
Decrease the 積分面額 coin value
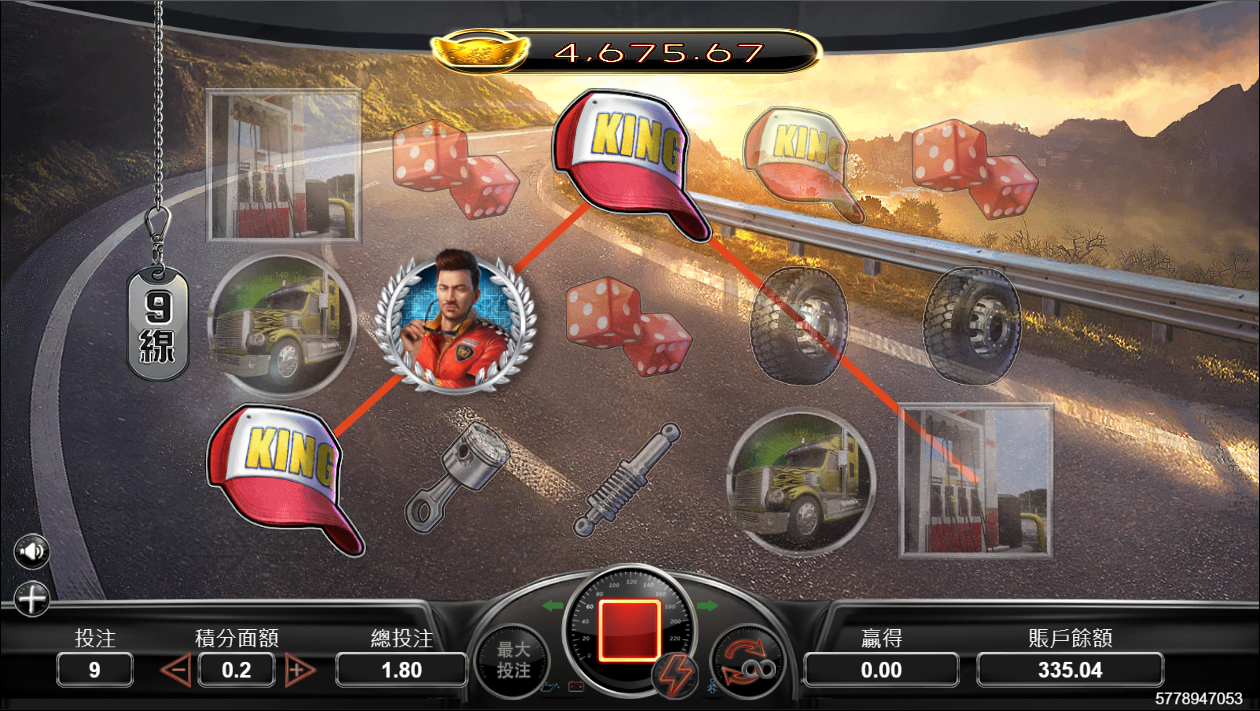(176, 670)
